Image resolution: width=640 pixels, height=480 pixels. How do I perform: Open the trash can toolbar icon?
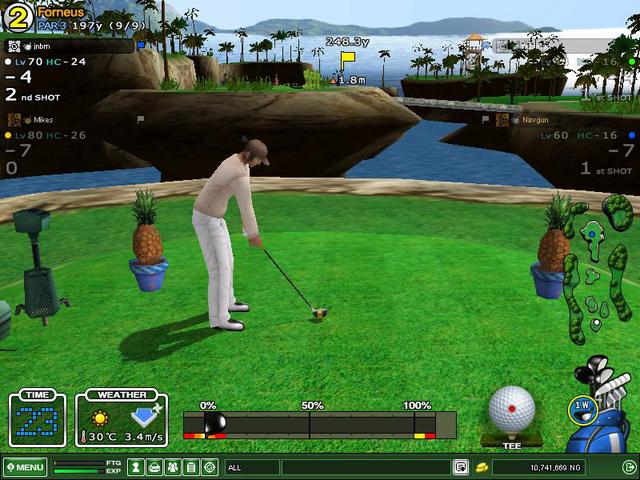coord(191,467)
